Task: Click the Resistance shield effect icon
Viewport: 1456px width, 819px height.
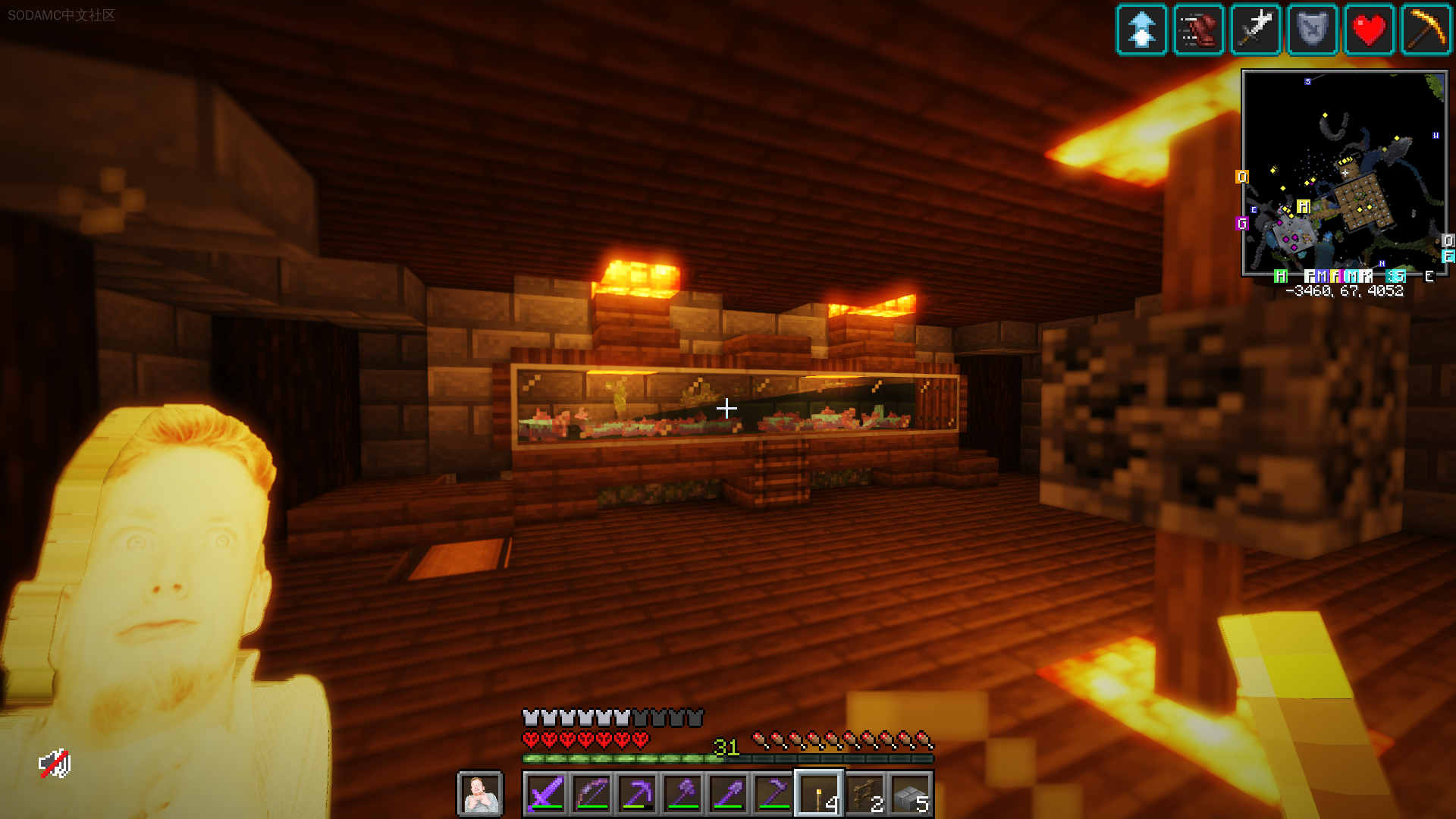Action: [x=1312, y=30]
